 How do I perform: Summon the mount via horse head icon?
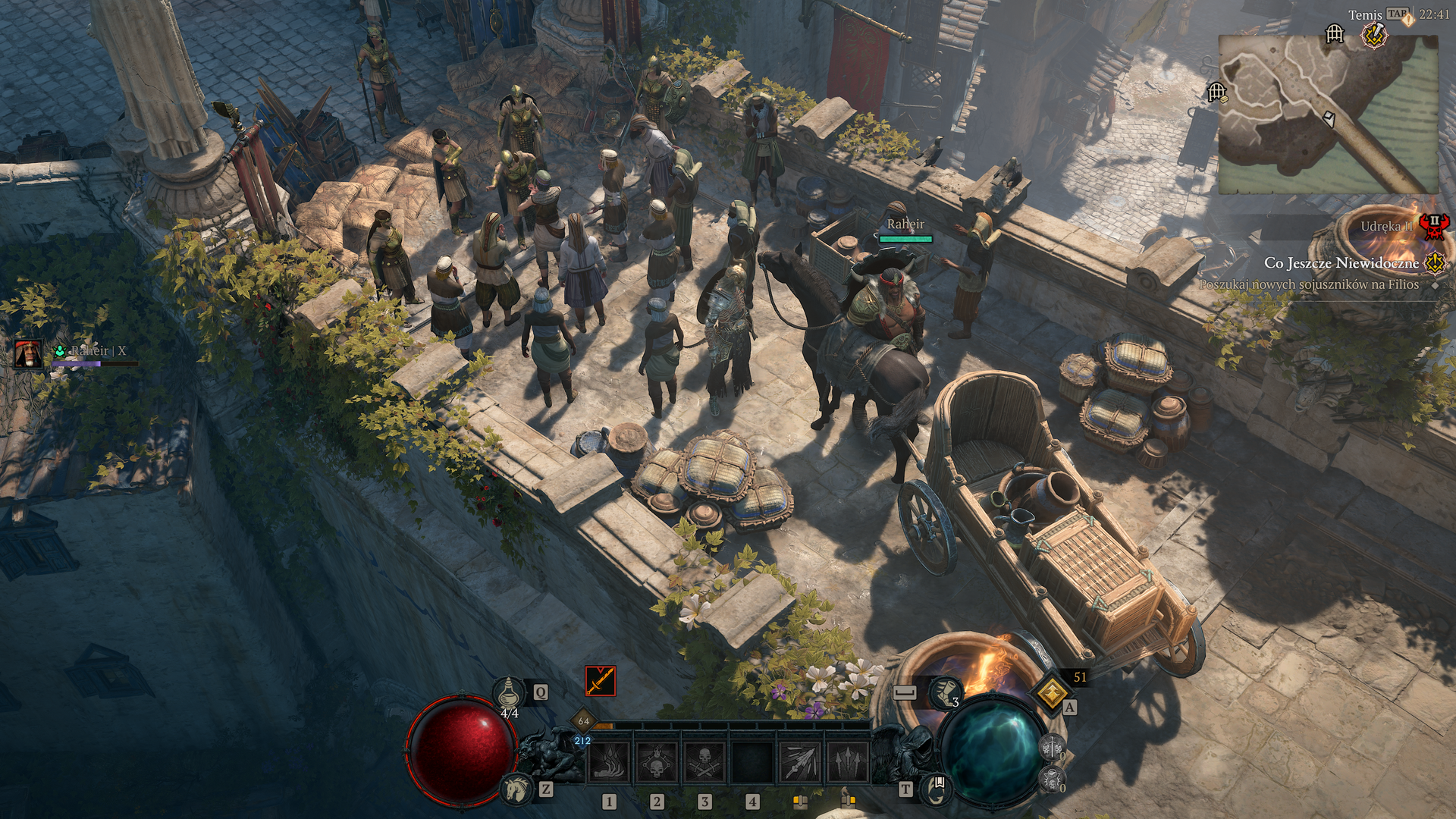pyautogui.click(x=518, y=789)
